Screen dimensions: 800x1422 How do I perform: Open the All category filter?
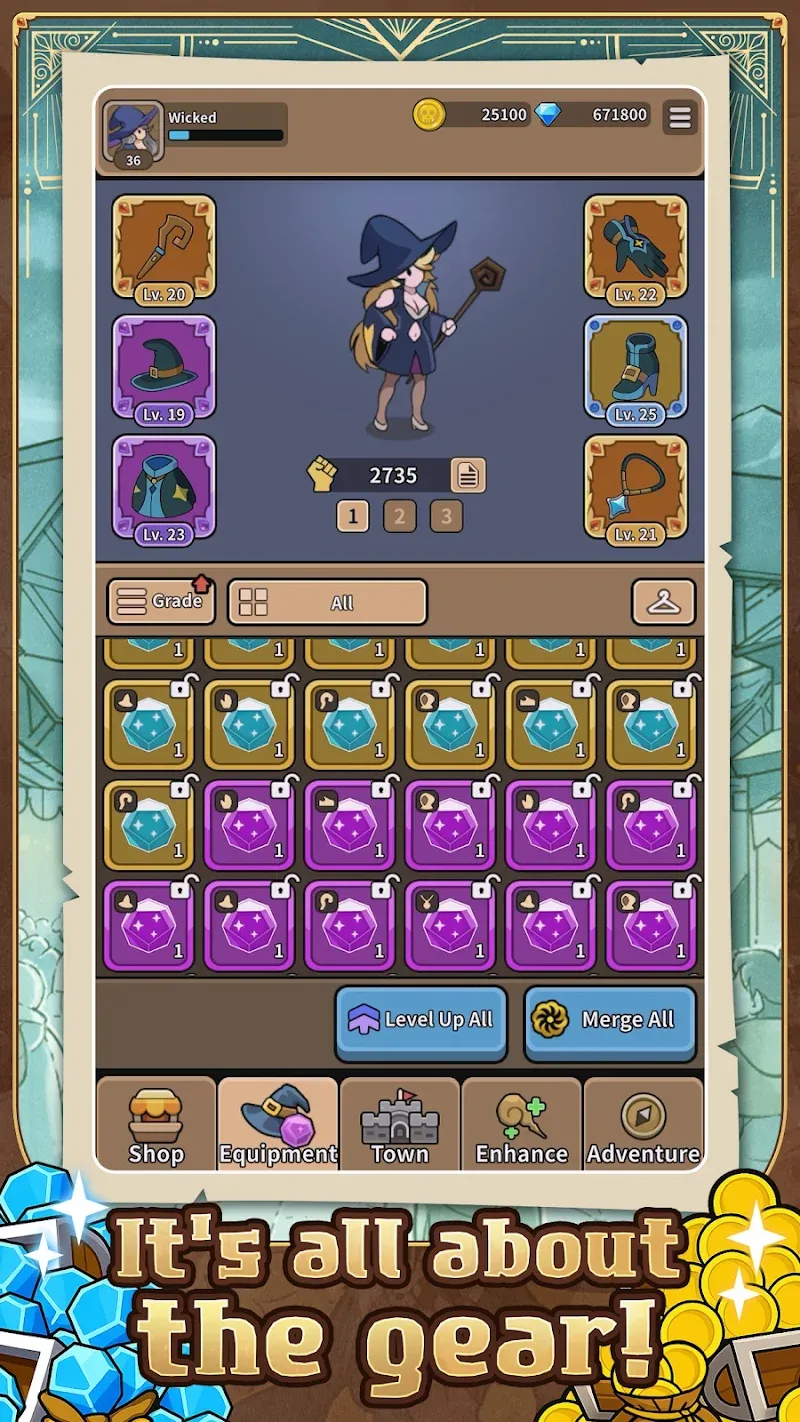327,602
